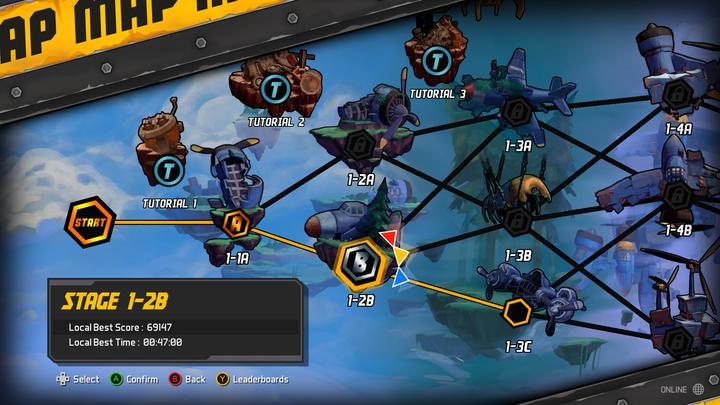Viewport: 720px width, 405px height.
Task: Go Back from the map screen
Action: 187,380
